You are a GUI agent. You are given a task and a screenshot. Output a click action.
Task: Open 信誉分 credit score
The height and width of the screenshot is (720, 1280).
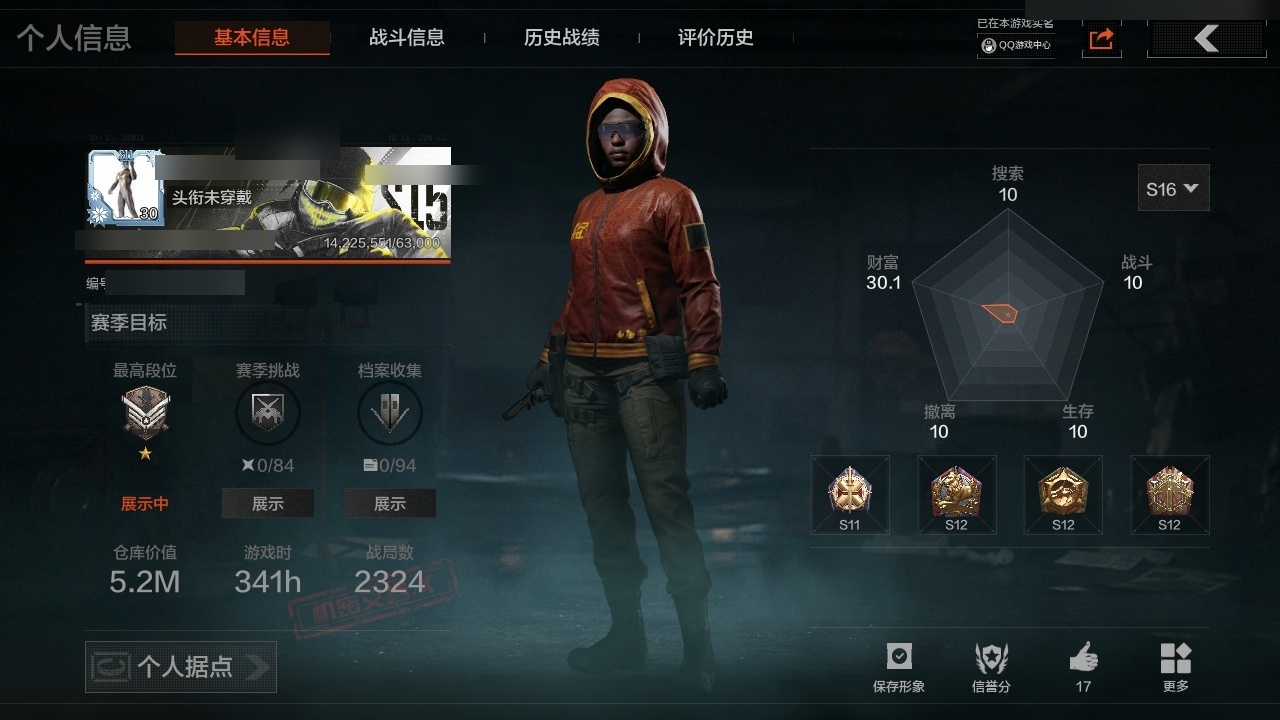tap(991, 667)
